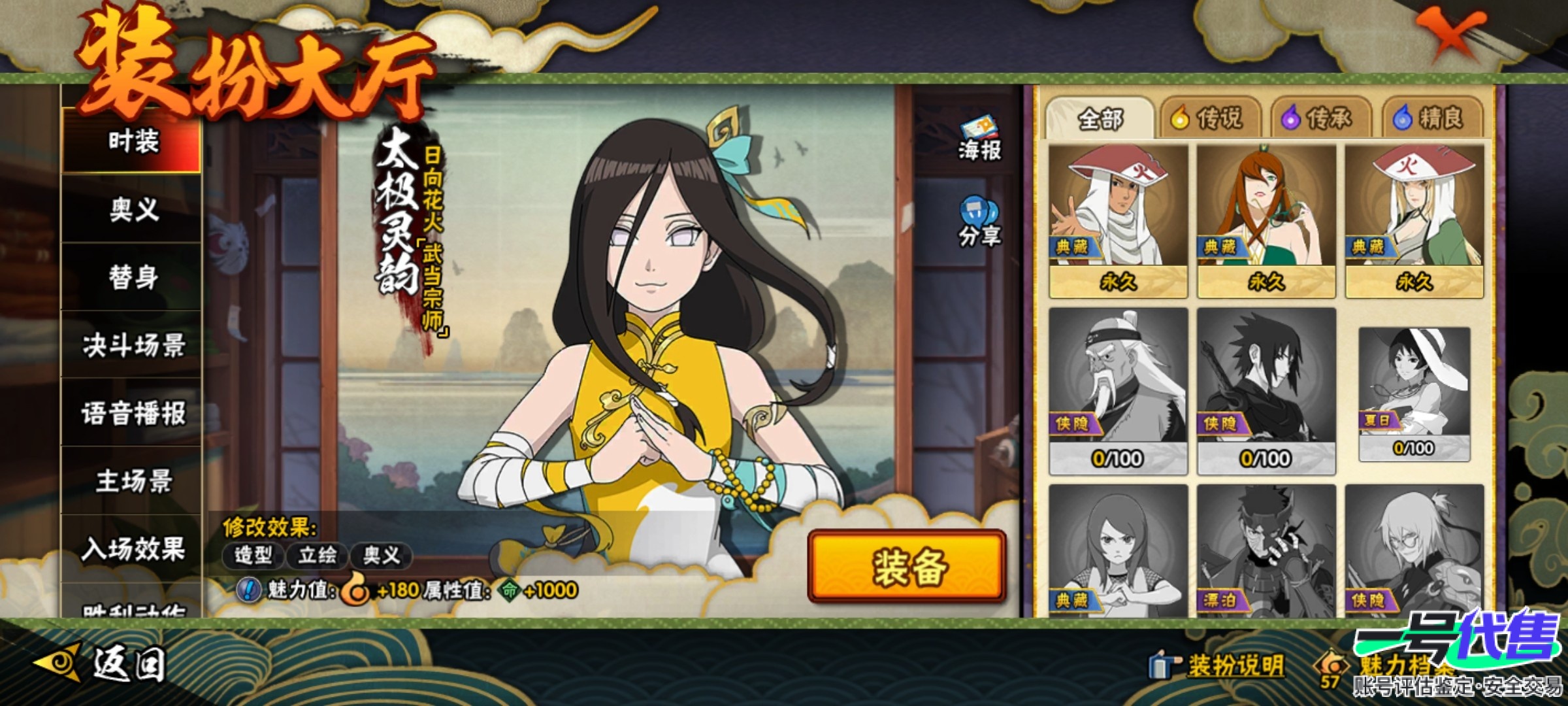
Task: Filter by the 精良 tab
Action: pos(1431,118)
